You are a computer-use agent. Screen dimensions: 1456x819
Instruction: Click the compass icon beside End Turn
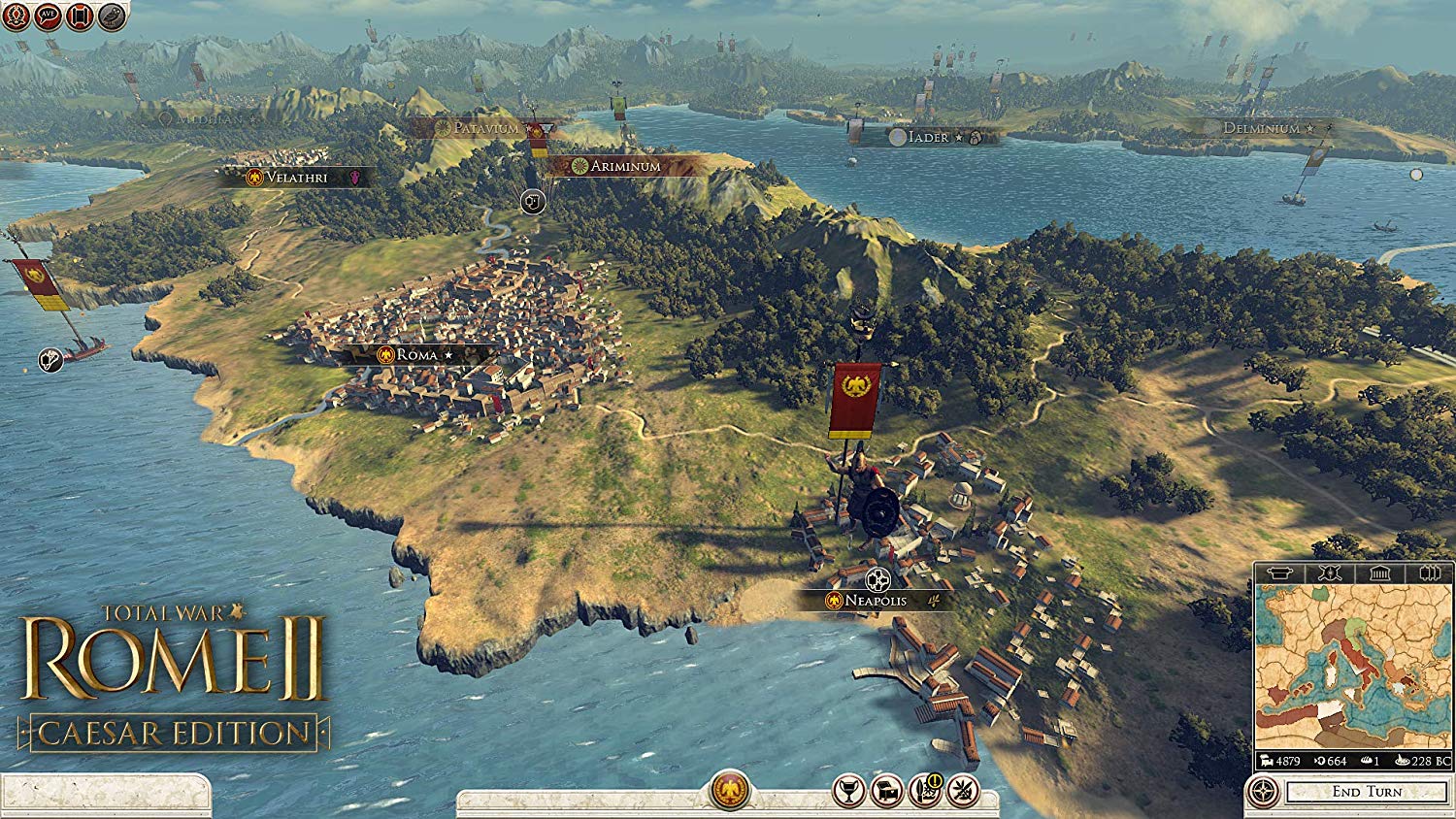point(1264,789)
